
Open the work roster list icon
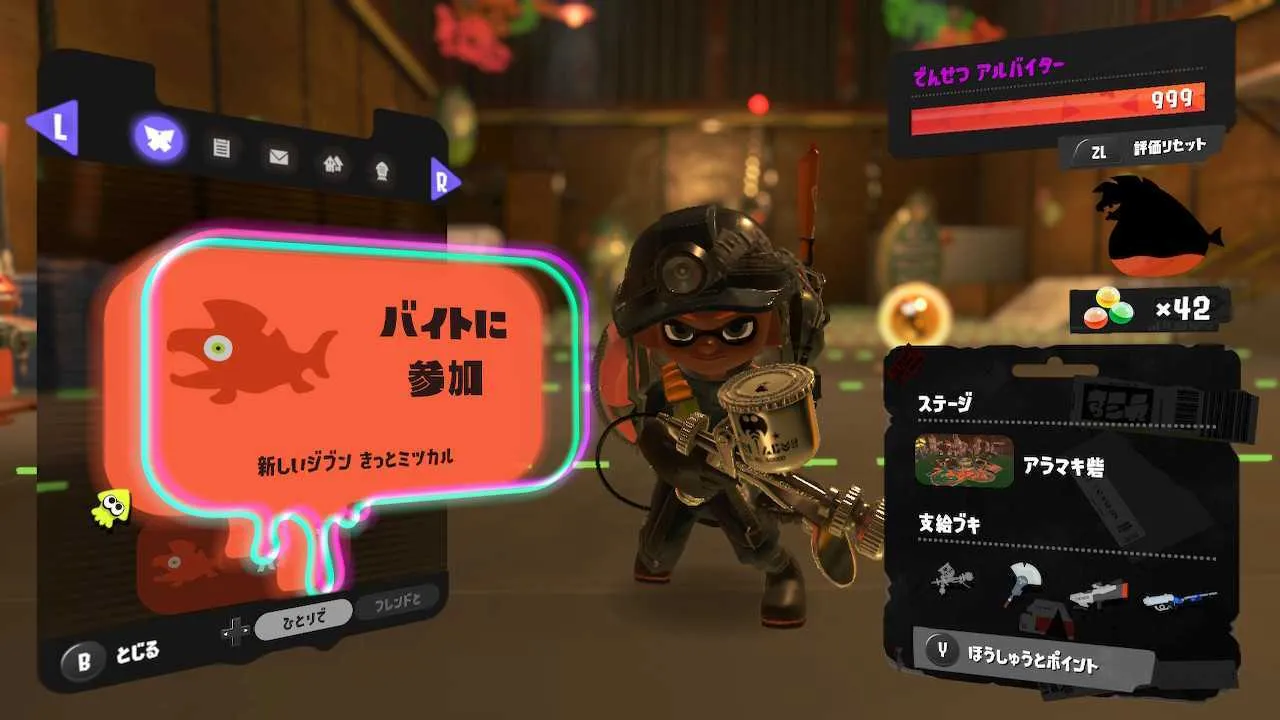[222, 148]
